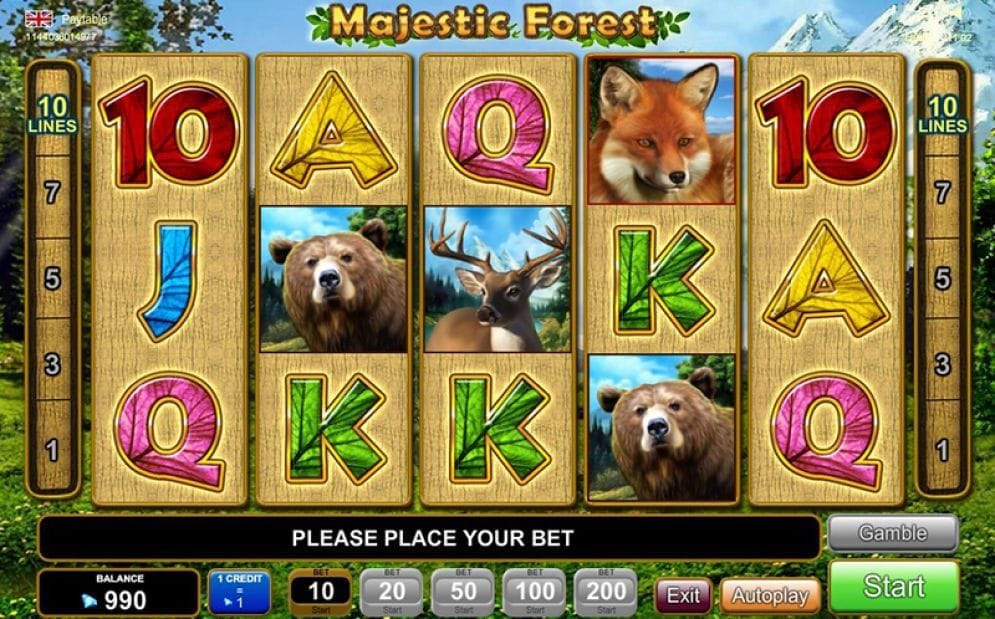Image resolution: width=995 pixels, height=619 pixels.
Task: Place a bet of 50
Action: point(463,592)
